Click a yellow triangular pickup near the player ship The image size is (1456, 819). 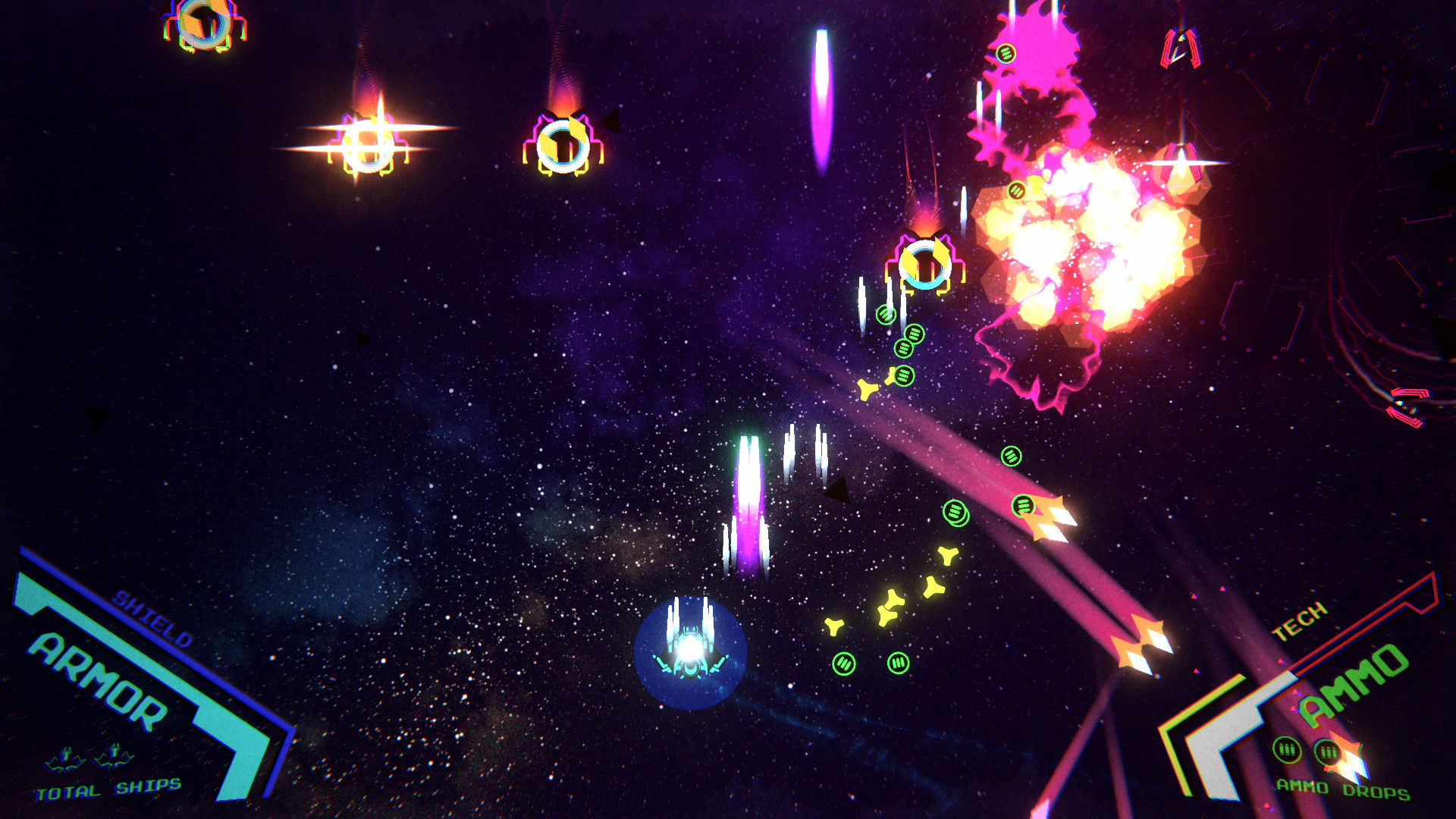coord(834,626)
